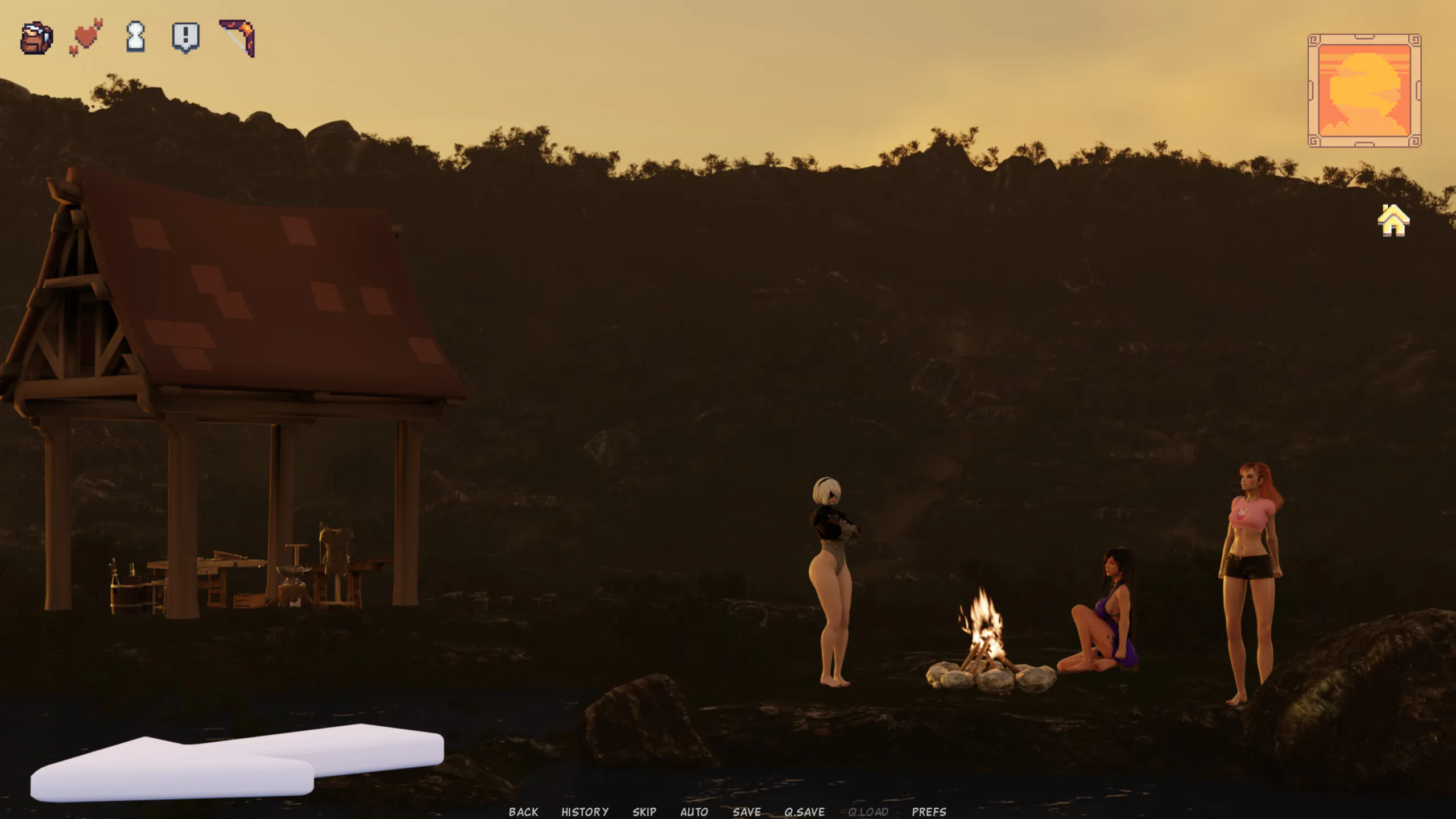
Task: Activate Skip mode
Action: [644, 812]
